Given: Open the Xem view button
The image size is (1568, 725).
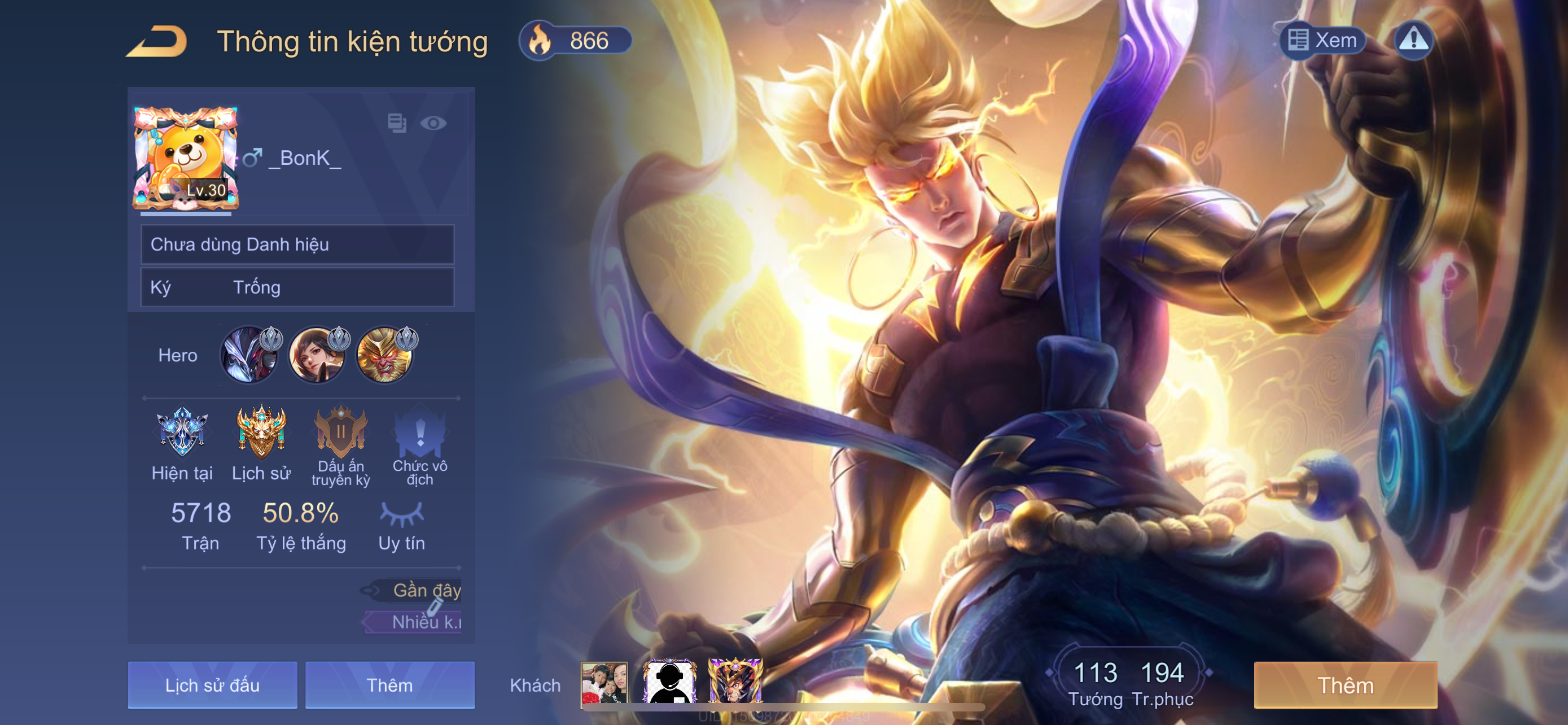Looking at the screenshot, I should 1322,41.
